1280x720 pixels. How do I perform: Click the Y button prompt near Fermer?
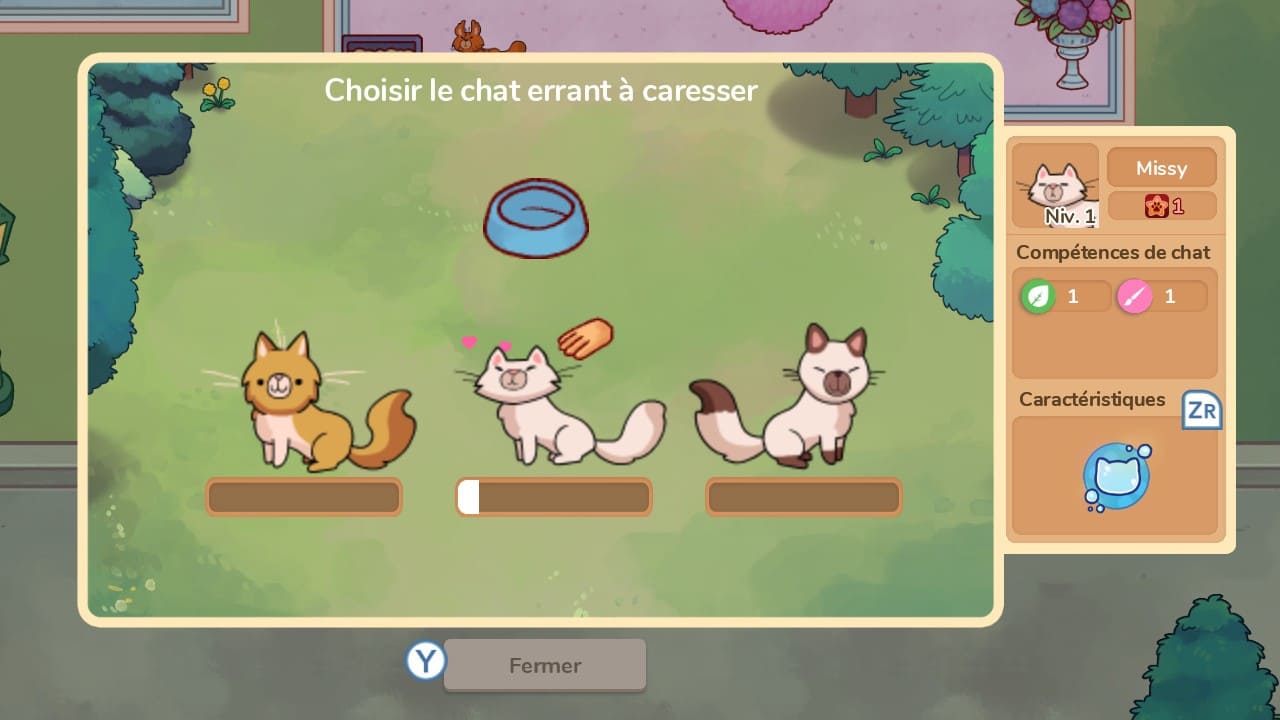point(425,661)
